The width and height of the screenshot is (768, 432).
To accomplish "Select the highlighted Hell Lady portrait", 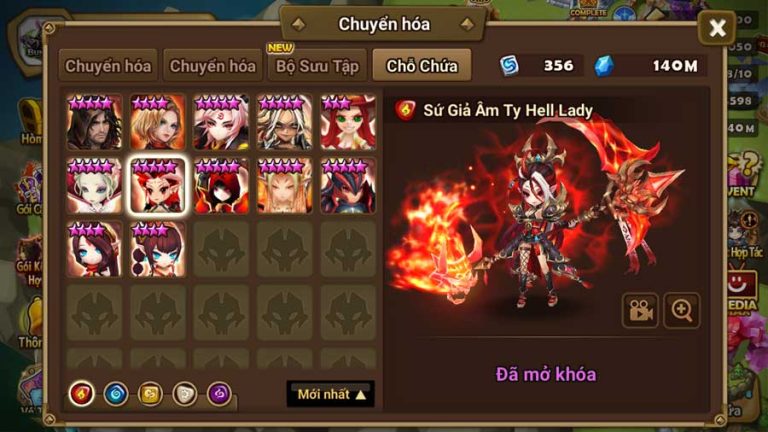I will pyautogui.click(x=158, y=186).
